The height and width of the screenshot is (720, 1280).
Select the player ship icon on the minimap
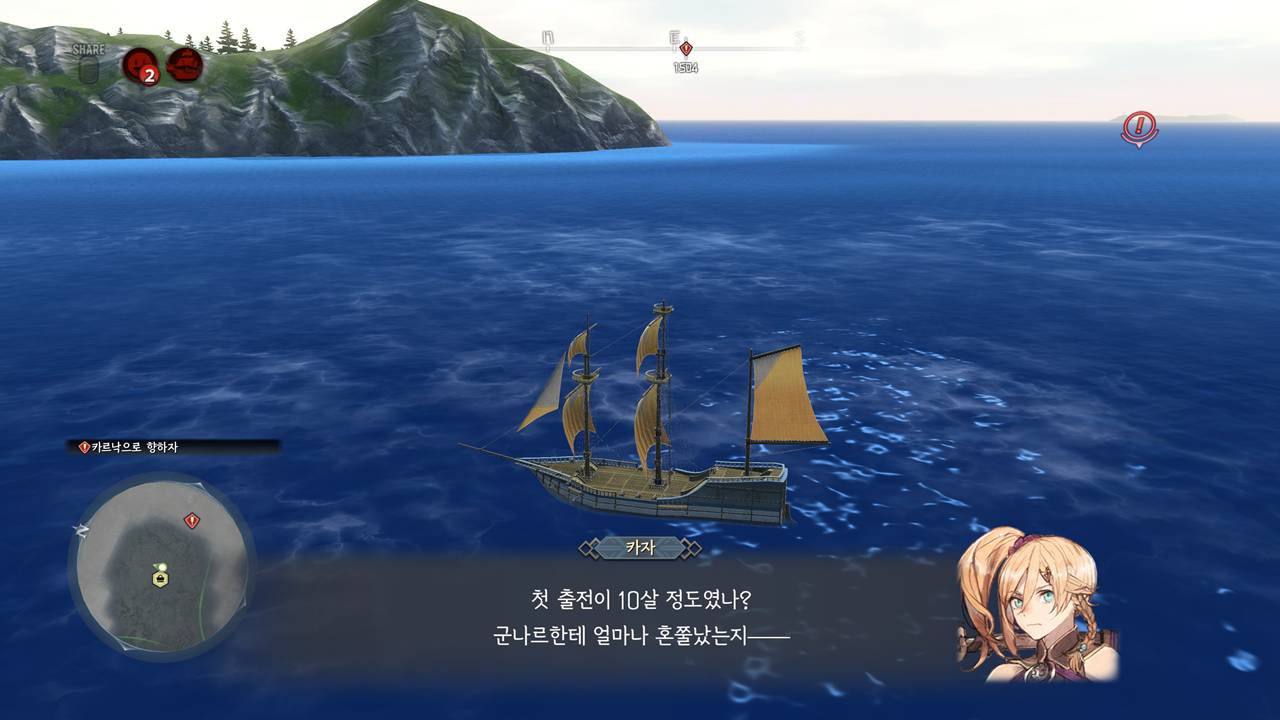(x=160, y=577)
